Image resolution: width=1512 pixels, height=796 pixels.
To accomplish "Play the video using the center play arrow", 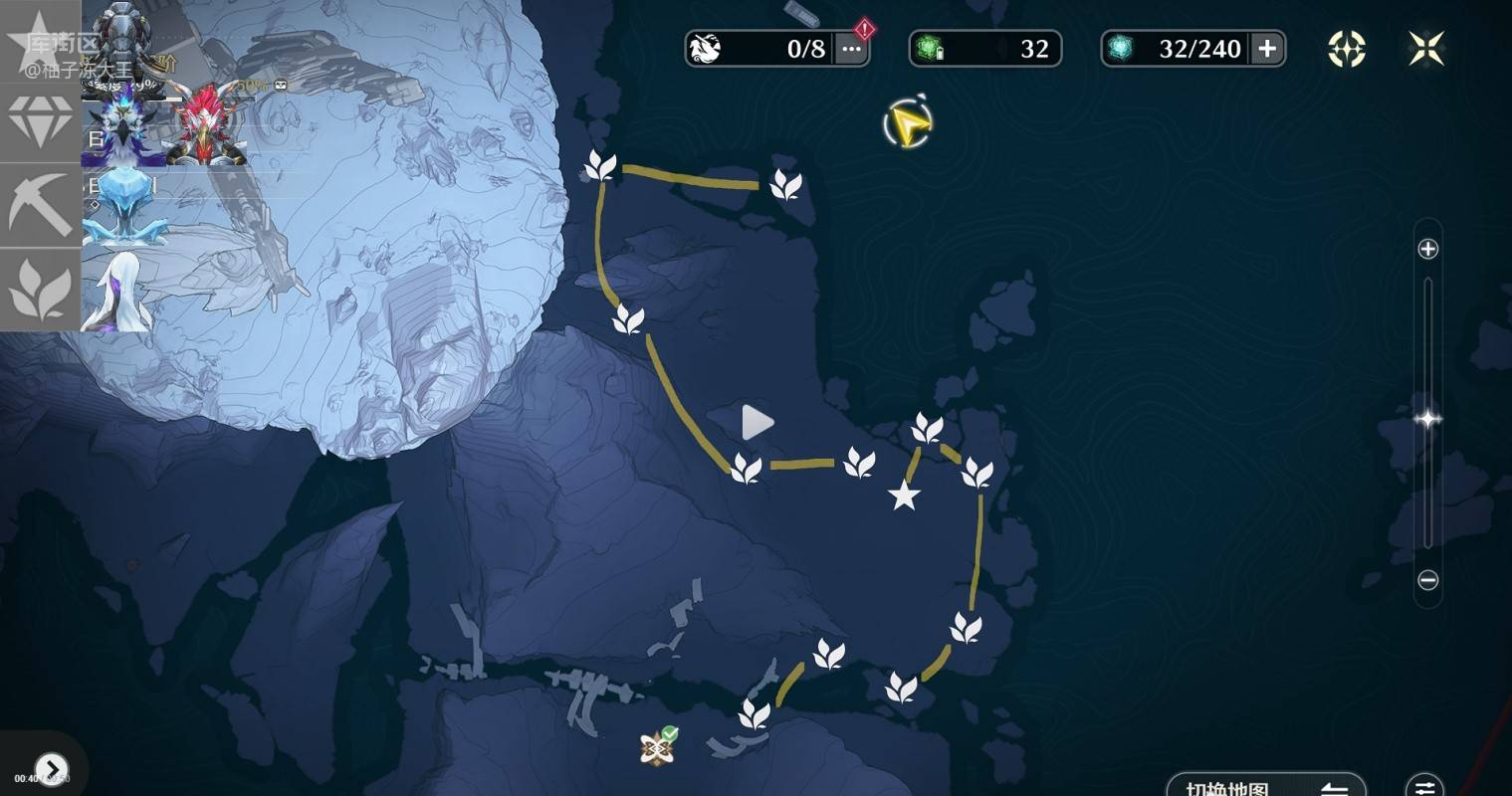I will point(757,423).
